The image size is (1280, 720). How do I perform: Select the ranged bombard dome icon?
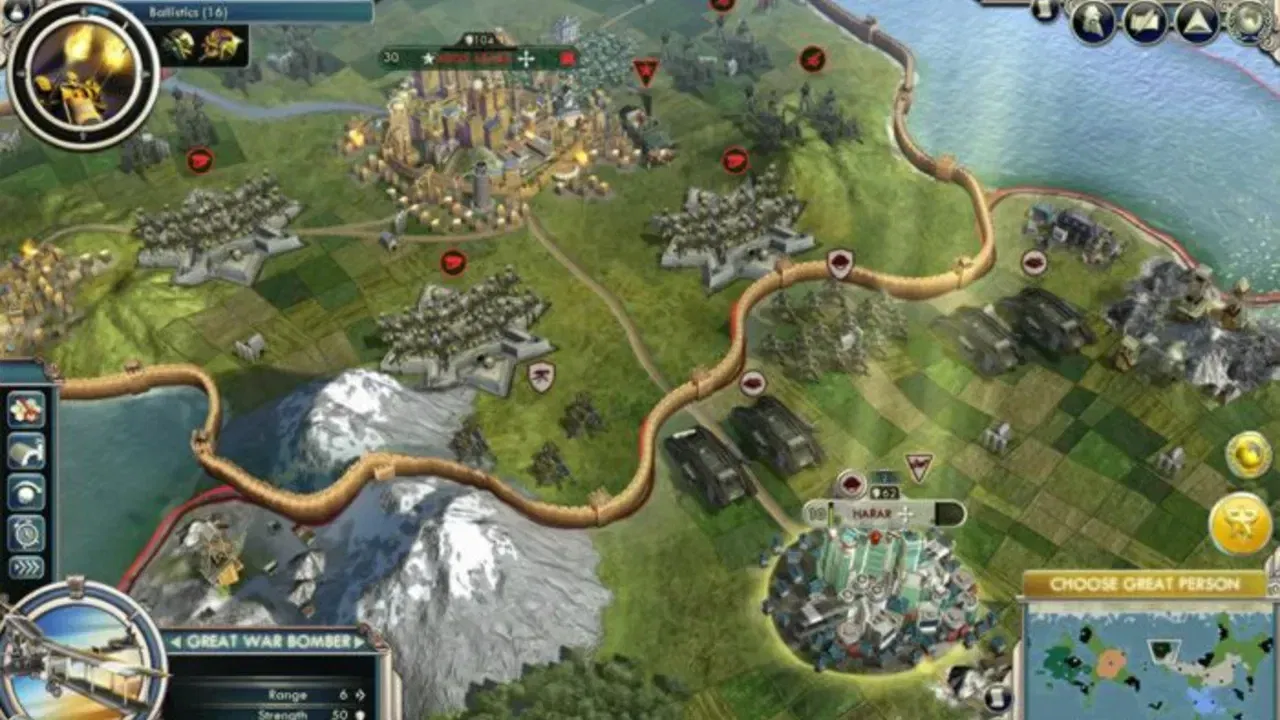coord(25,491)
